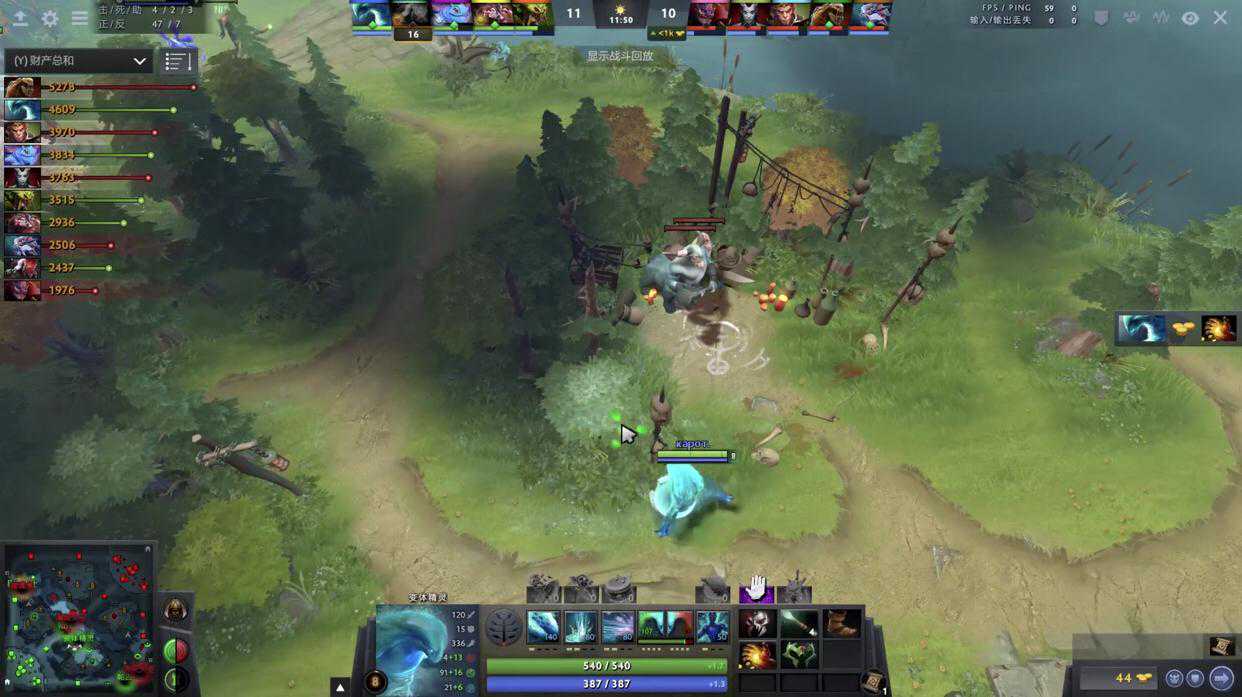Activate the Adaptive Strike agility ability
The image size is (1242, 697).
pyautogui.click(x=580, y=627)
